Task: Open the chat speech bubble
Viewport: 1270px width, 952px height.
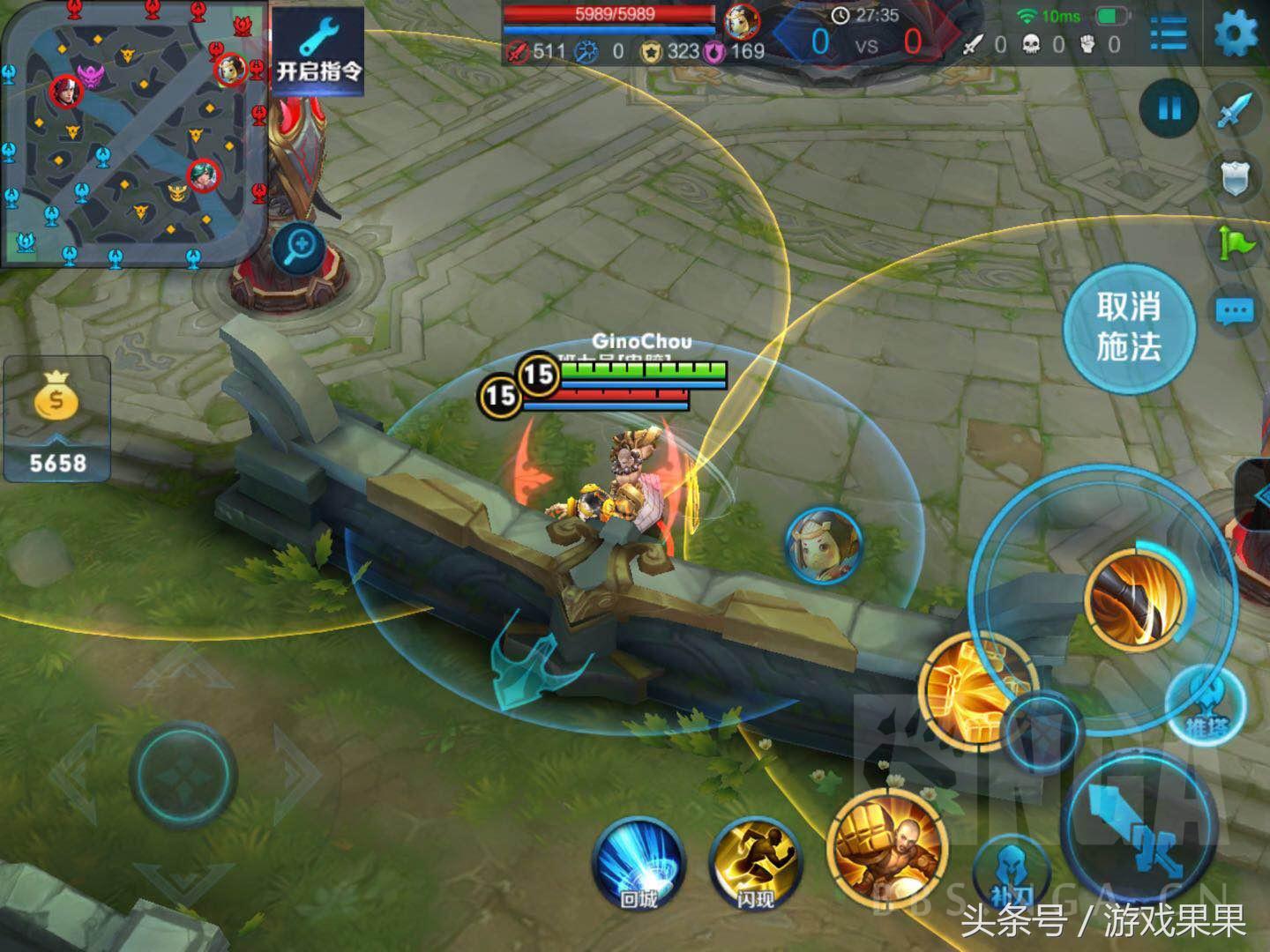Action: point(1234,311)
